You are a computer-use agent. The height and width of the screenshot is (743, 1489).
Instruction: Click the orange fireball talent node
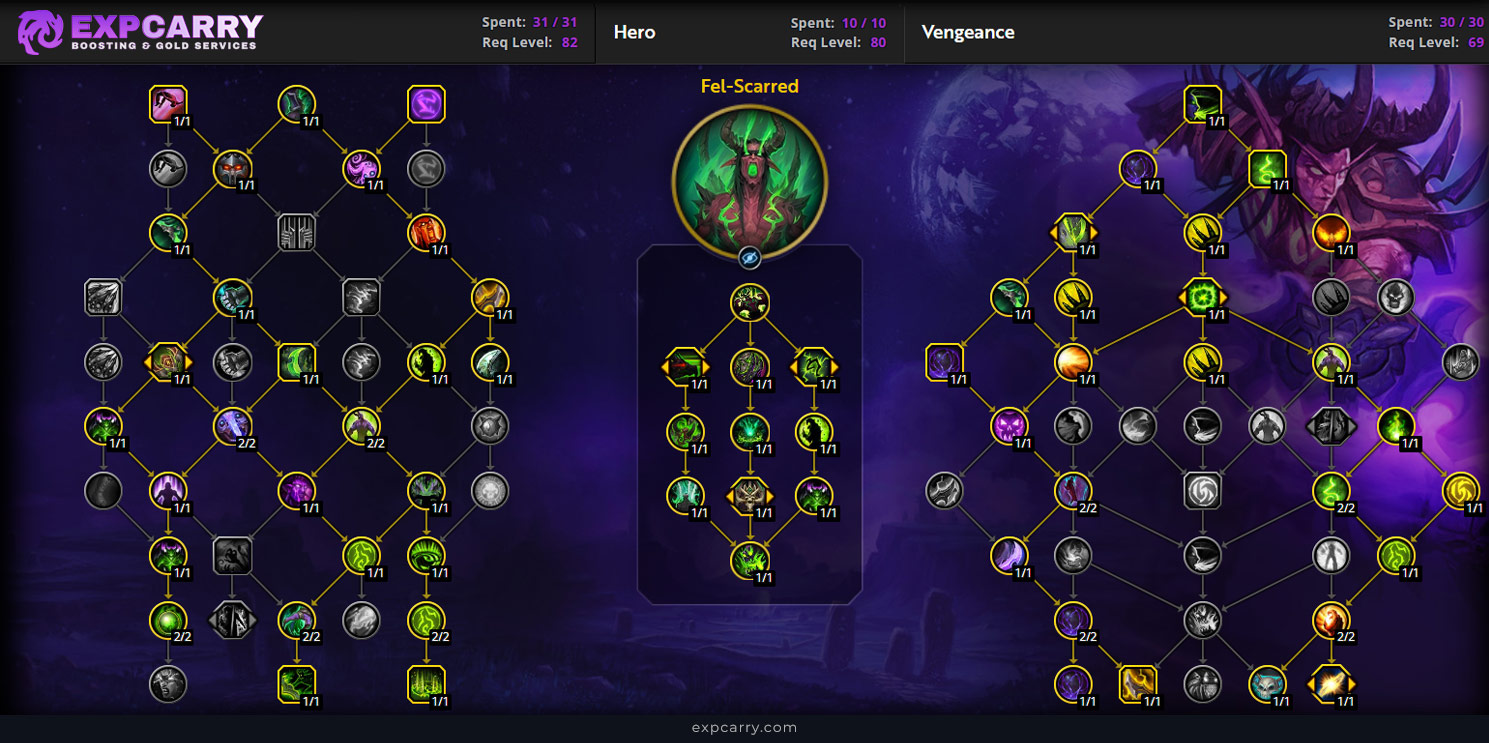[1073, 362]
